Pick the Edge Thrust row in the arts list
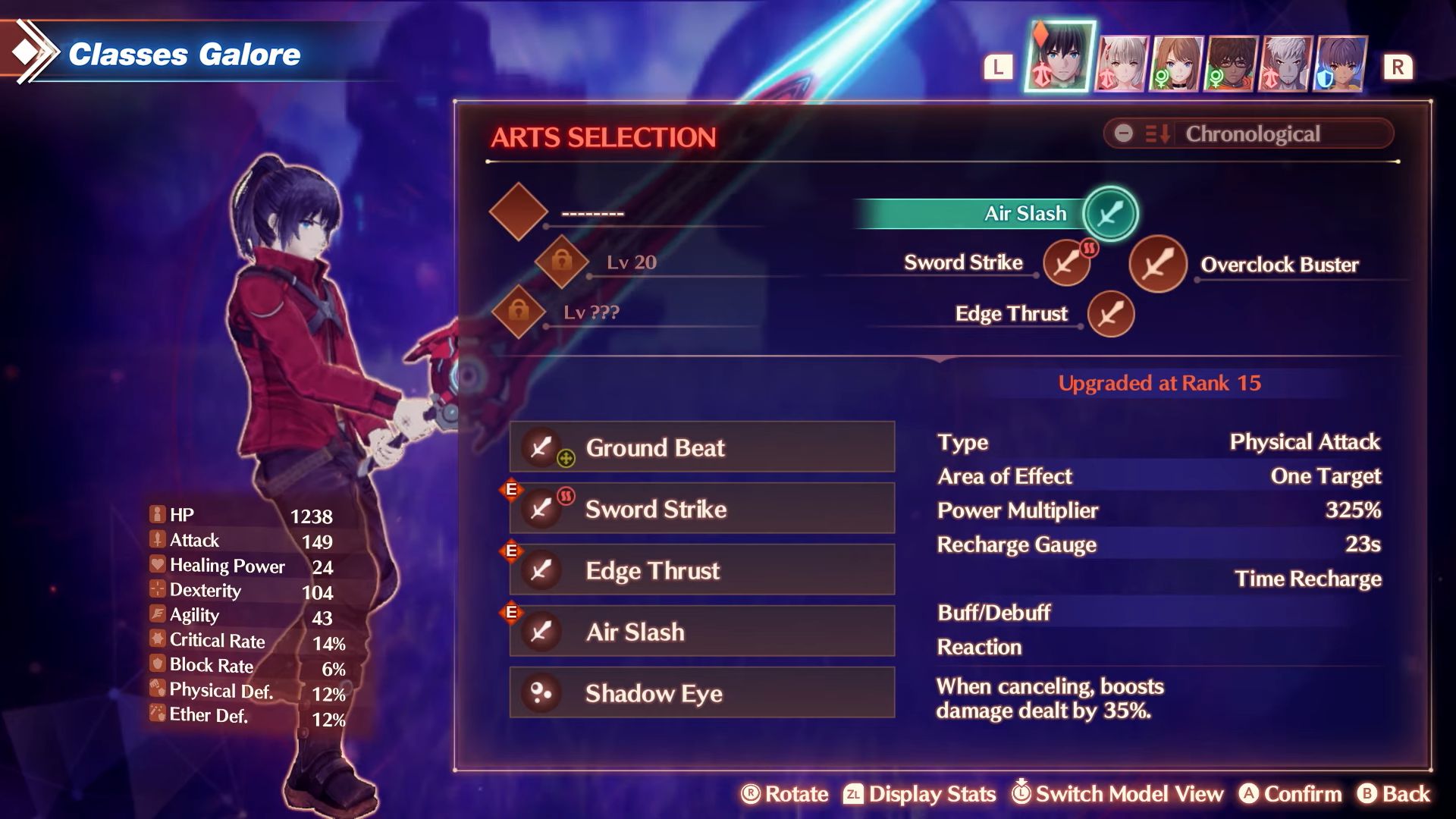 [701, 570]
